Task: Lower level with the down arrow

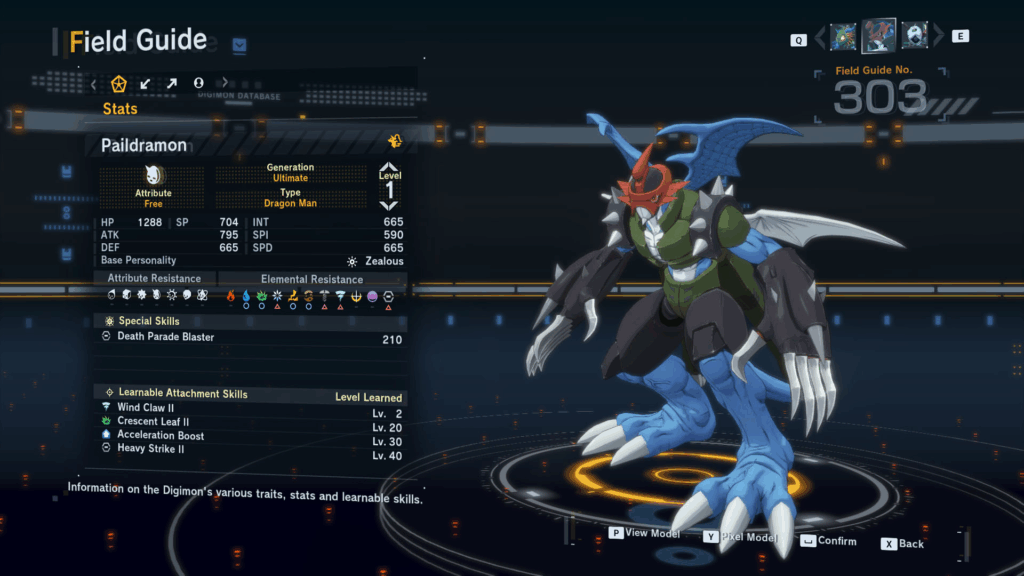Action: [390, 203]
